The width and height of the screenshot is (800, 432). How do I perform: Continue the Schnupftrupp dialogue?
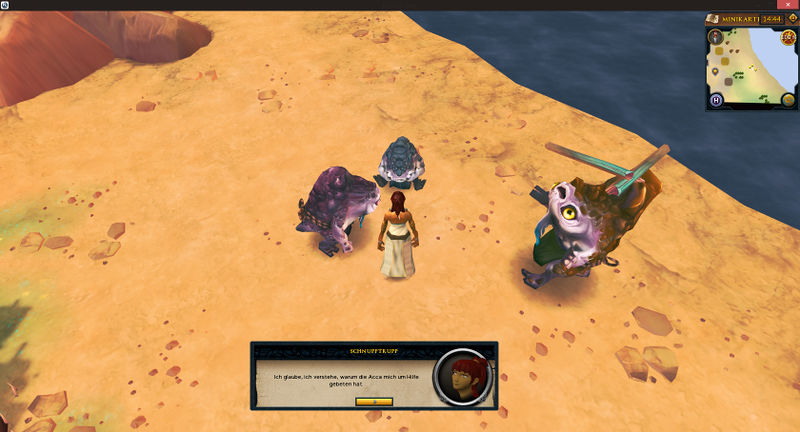373,401
